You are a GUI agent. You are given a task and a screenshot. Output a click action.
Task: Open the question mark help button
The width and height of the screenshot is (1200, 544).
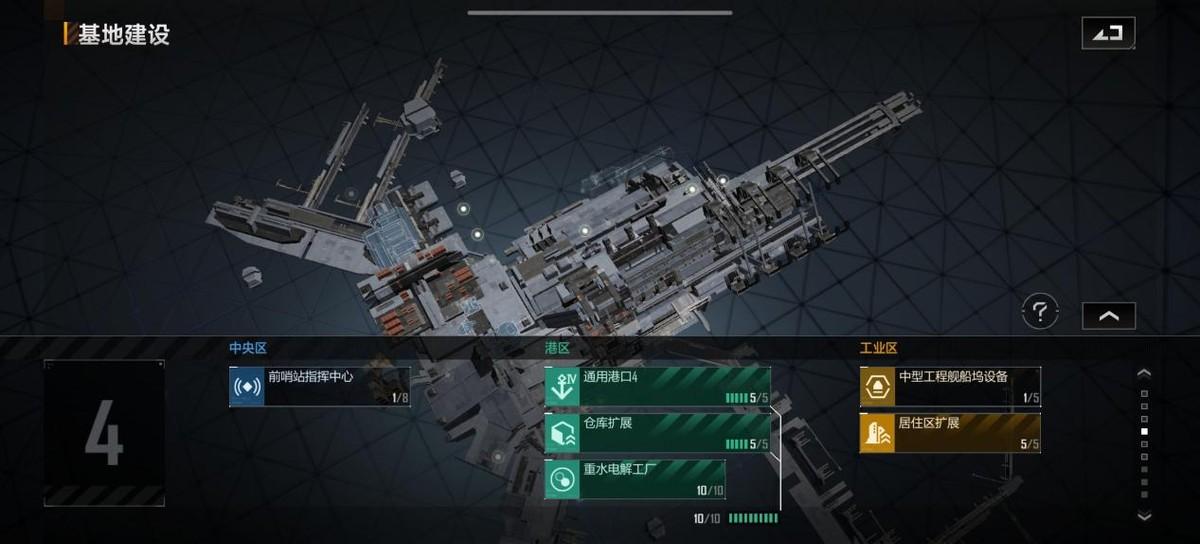[1040, 313]
